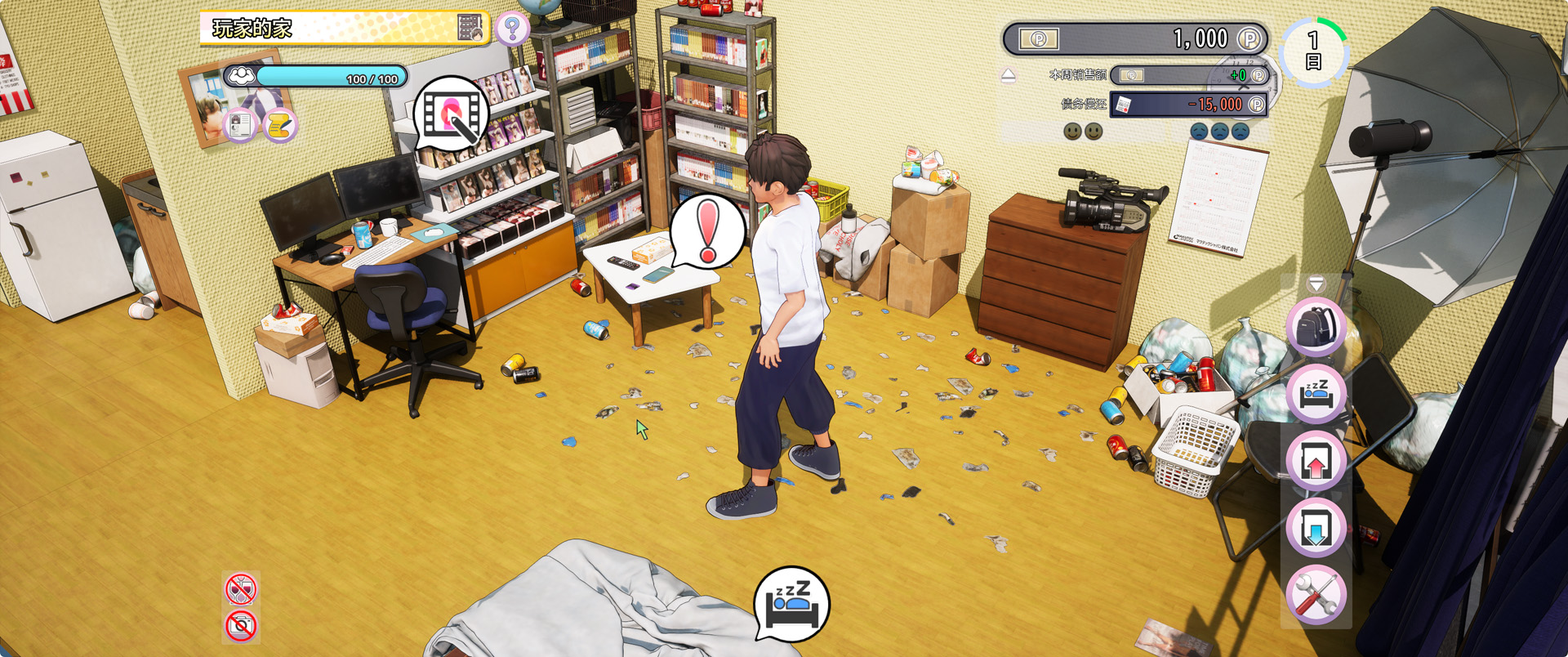Open the character profile card icon
Image resolution: width=1568 pixels, height=657 pixels.
pos(240,125)
